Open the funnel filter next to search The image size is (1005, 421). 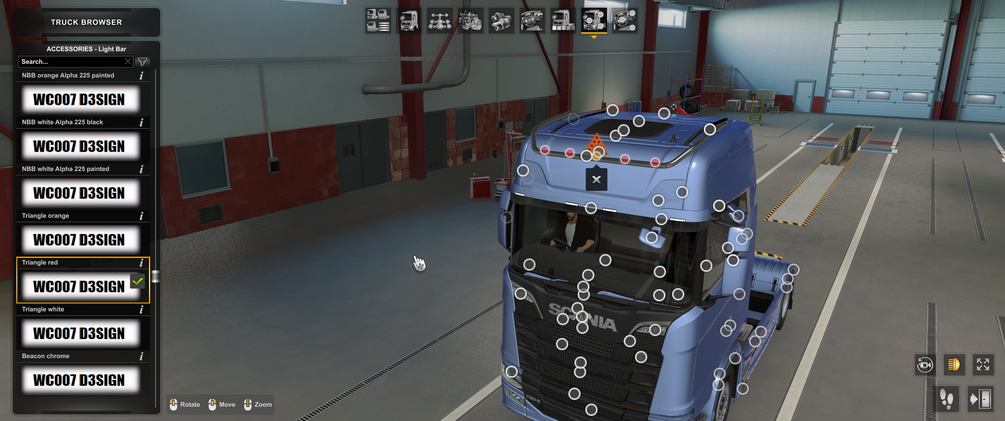pos(142,61)
